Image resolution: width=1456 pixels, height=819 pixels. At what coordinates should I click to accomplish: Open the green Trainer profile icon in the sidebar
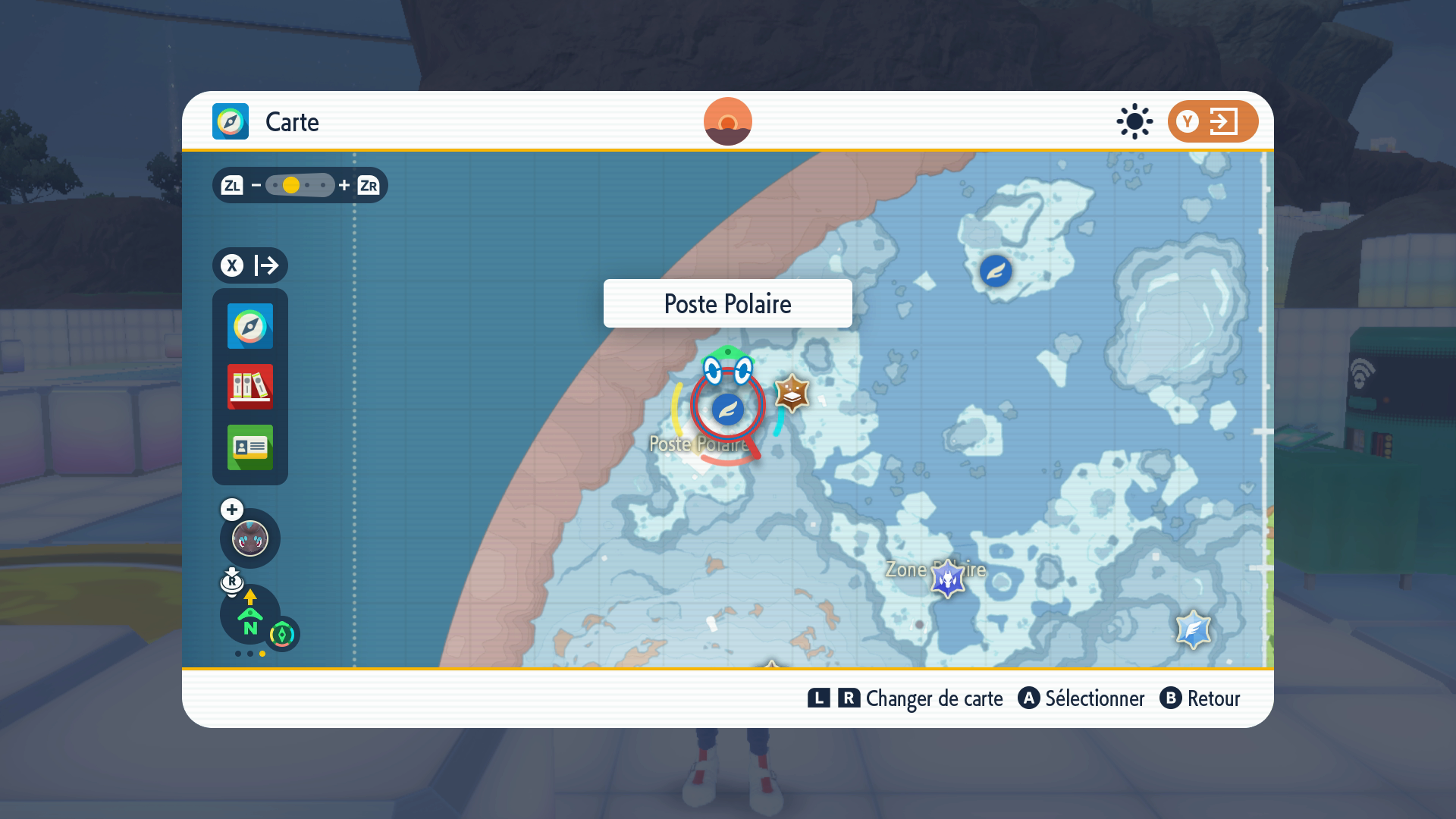tap(250, 448)
